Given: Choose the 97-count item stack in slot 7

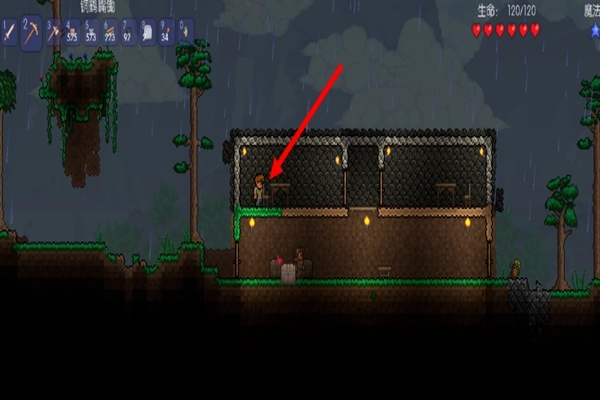Looking at the screenshot, I should (127, 33).
